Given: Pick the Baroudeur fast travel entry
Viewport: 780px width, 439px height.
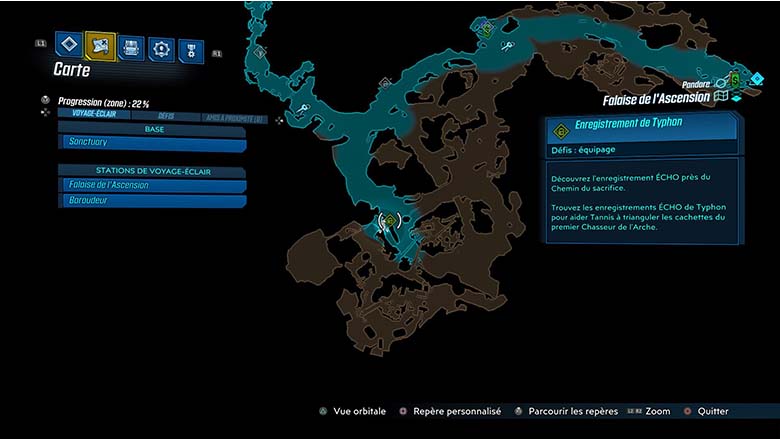Looking at the screenshot, I should [x=152, y=201].
